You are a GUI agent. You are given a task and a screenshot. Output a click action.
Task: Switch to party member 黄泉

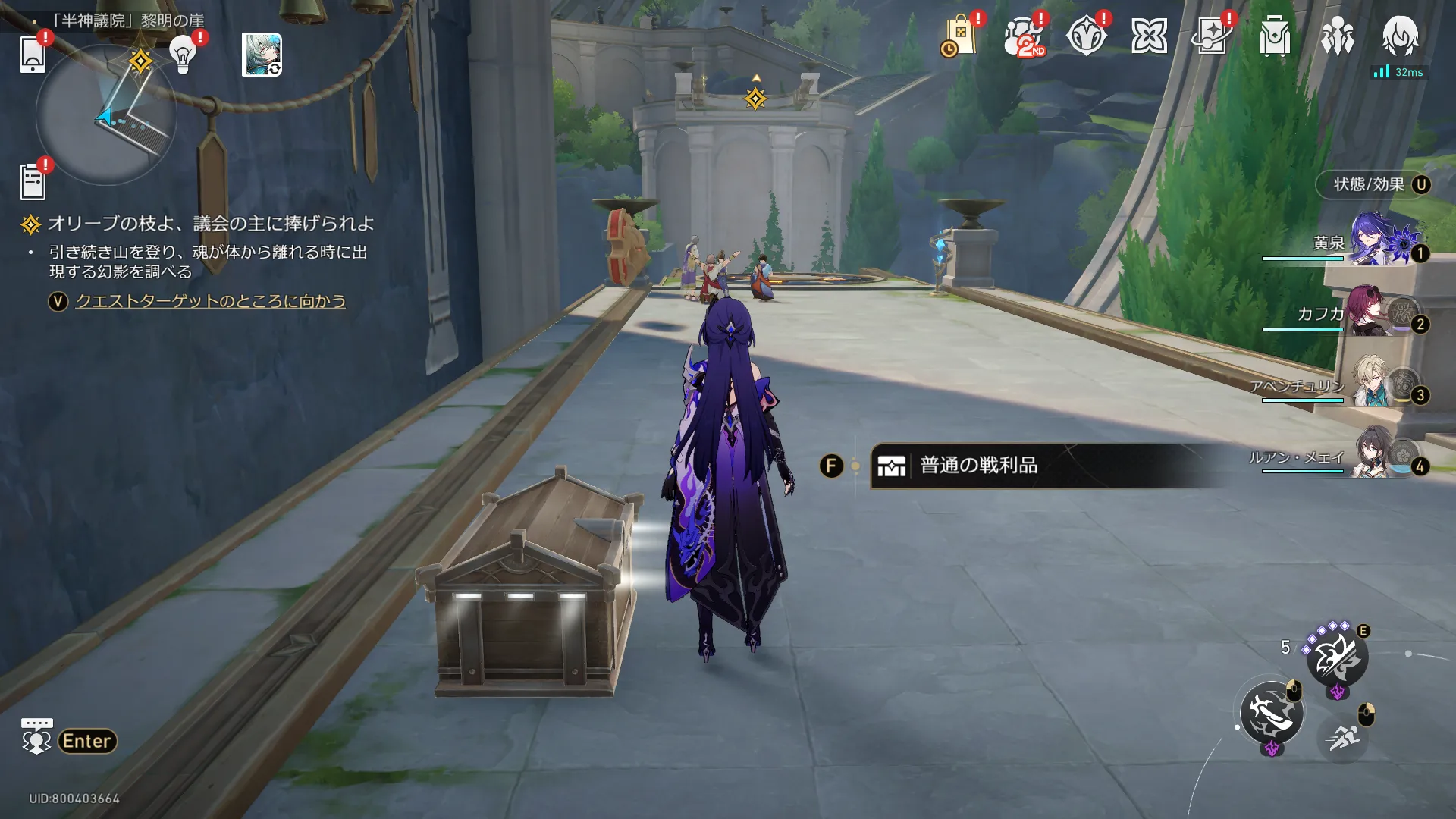click(x=1376, y=243)
